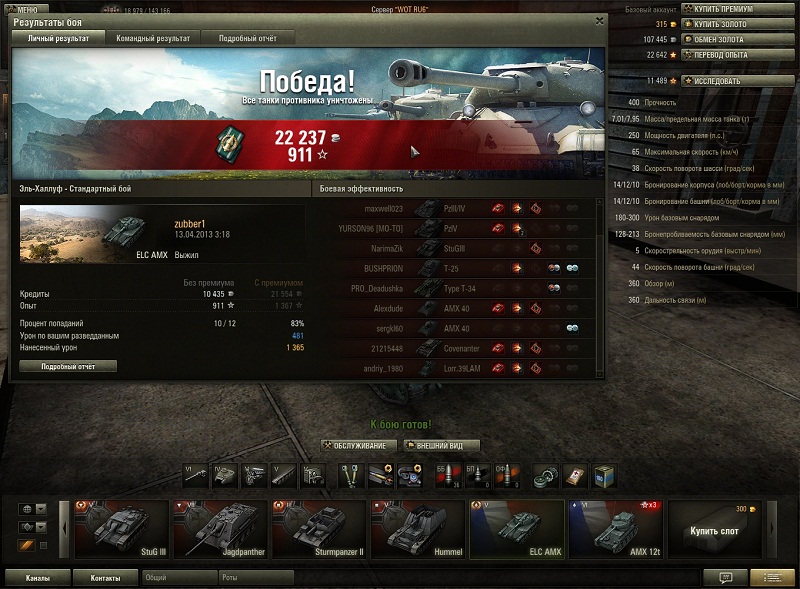Click the Купить золото button
The image size is (800, 589).
[x=736, y=24]
